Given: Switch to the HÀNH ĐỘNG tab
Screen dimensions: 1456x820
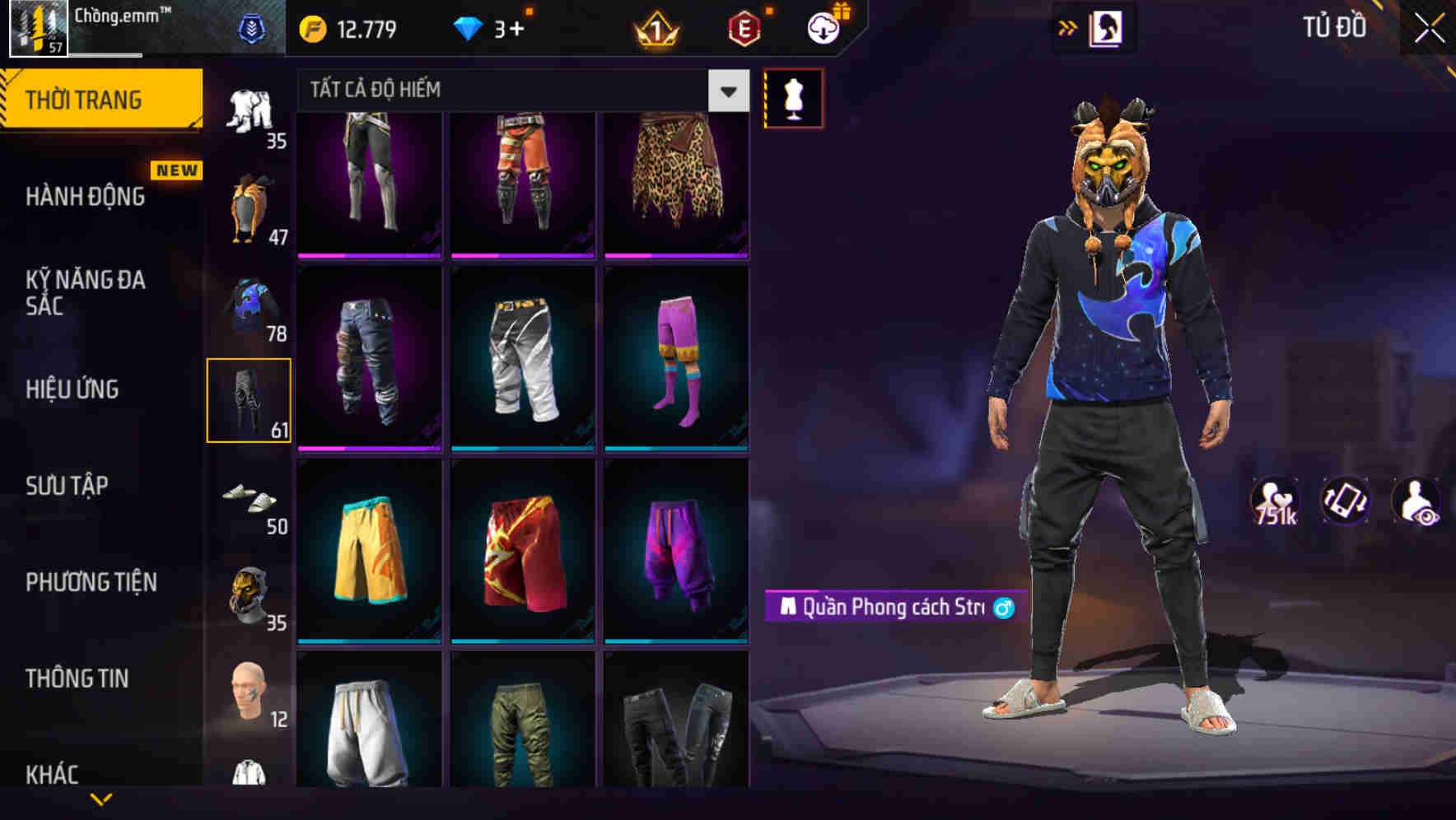Looking at the screenshot, I should 86,197.
